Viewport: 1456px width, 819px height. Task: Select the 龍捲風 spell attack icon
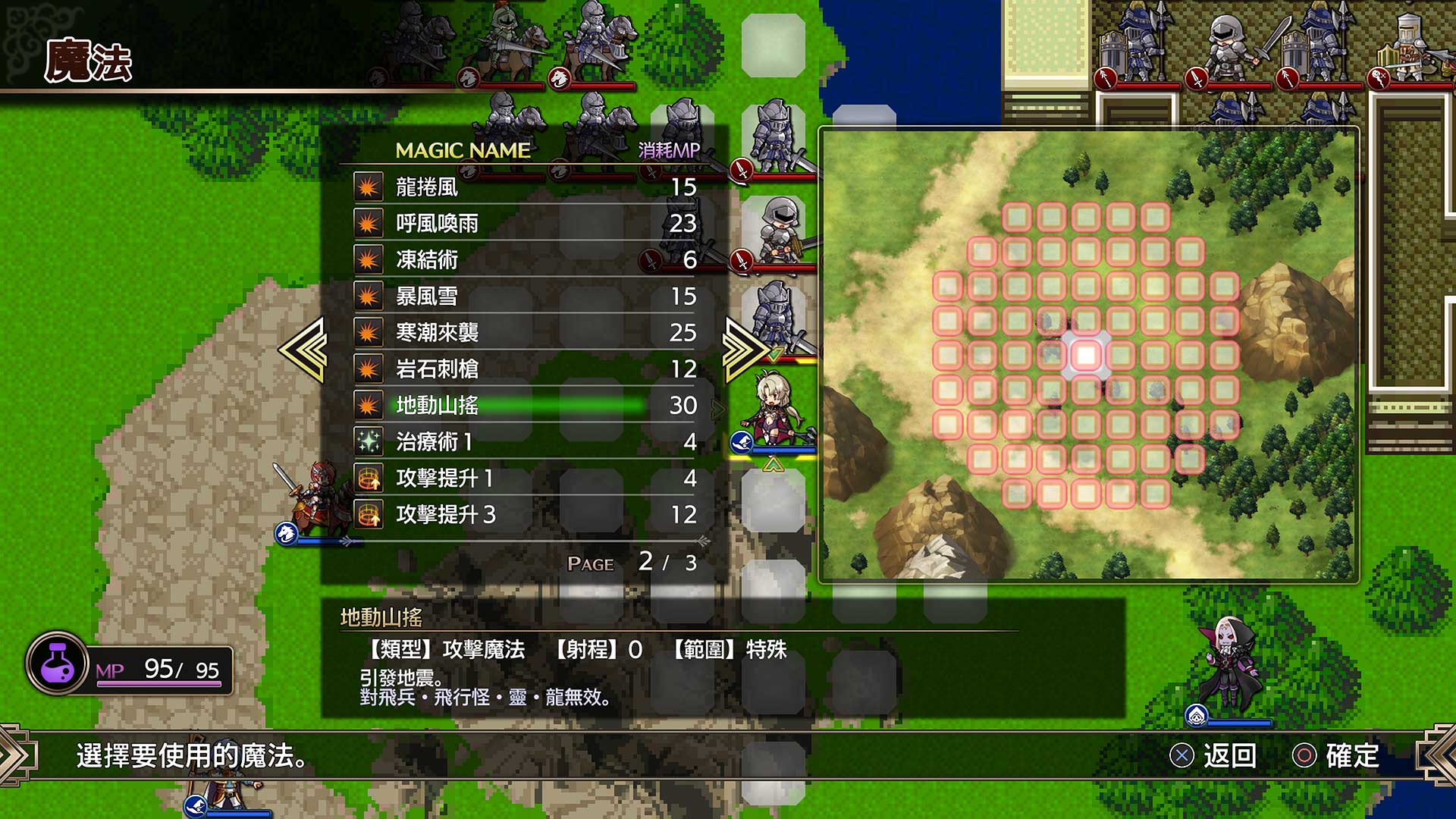pos(369,186)
